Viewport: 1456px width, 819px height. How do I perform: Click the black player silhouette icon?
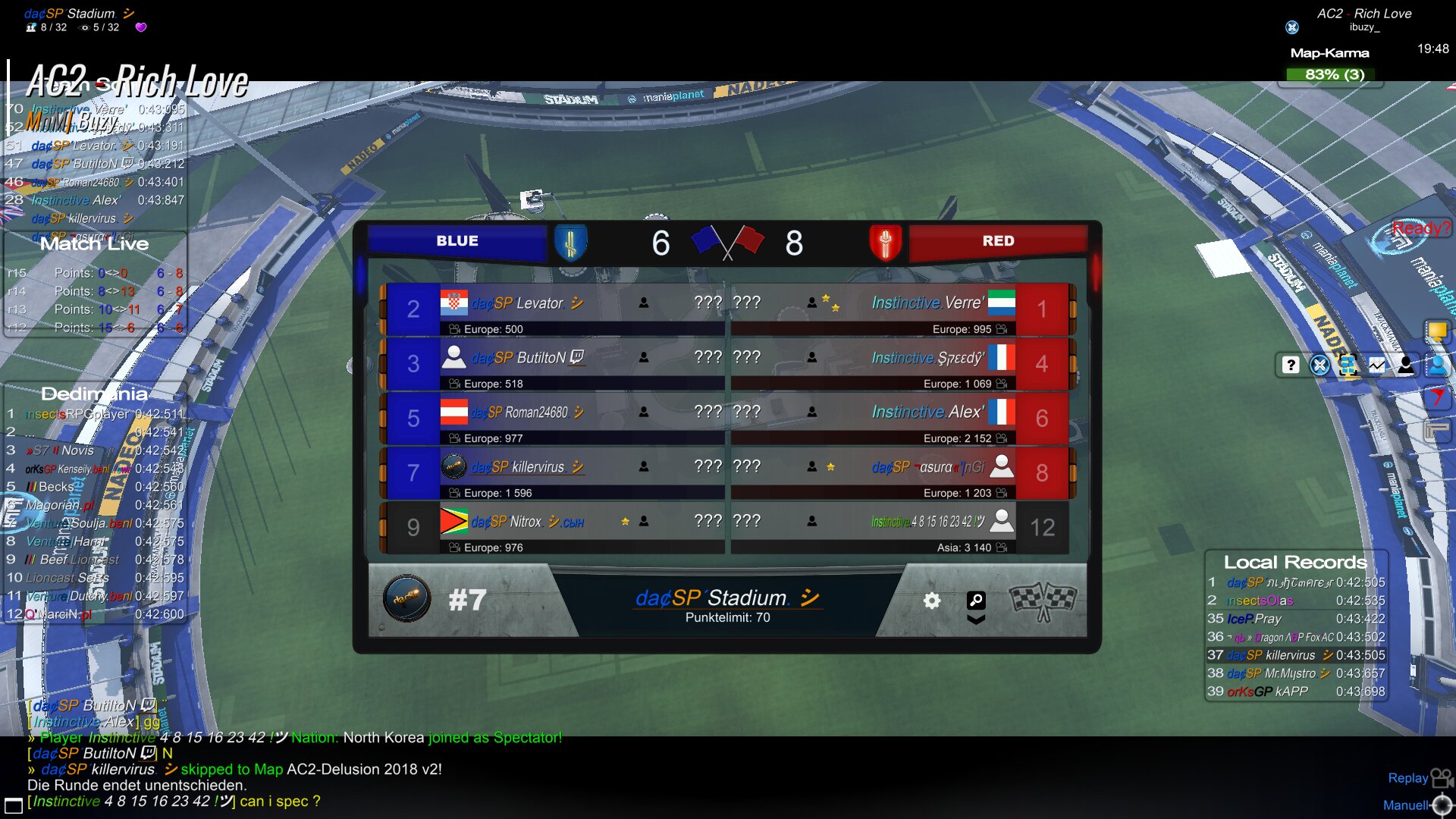click(x=1405, y=365)
